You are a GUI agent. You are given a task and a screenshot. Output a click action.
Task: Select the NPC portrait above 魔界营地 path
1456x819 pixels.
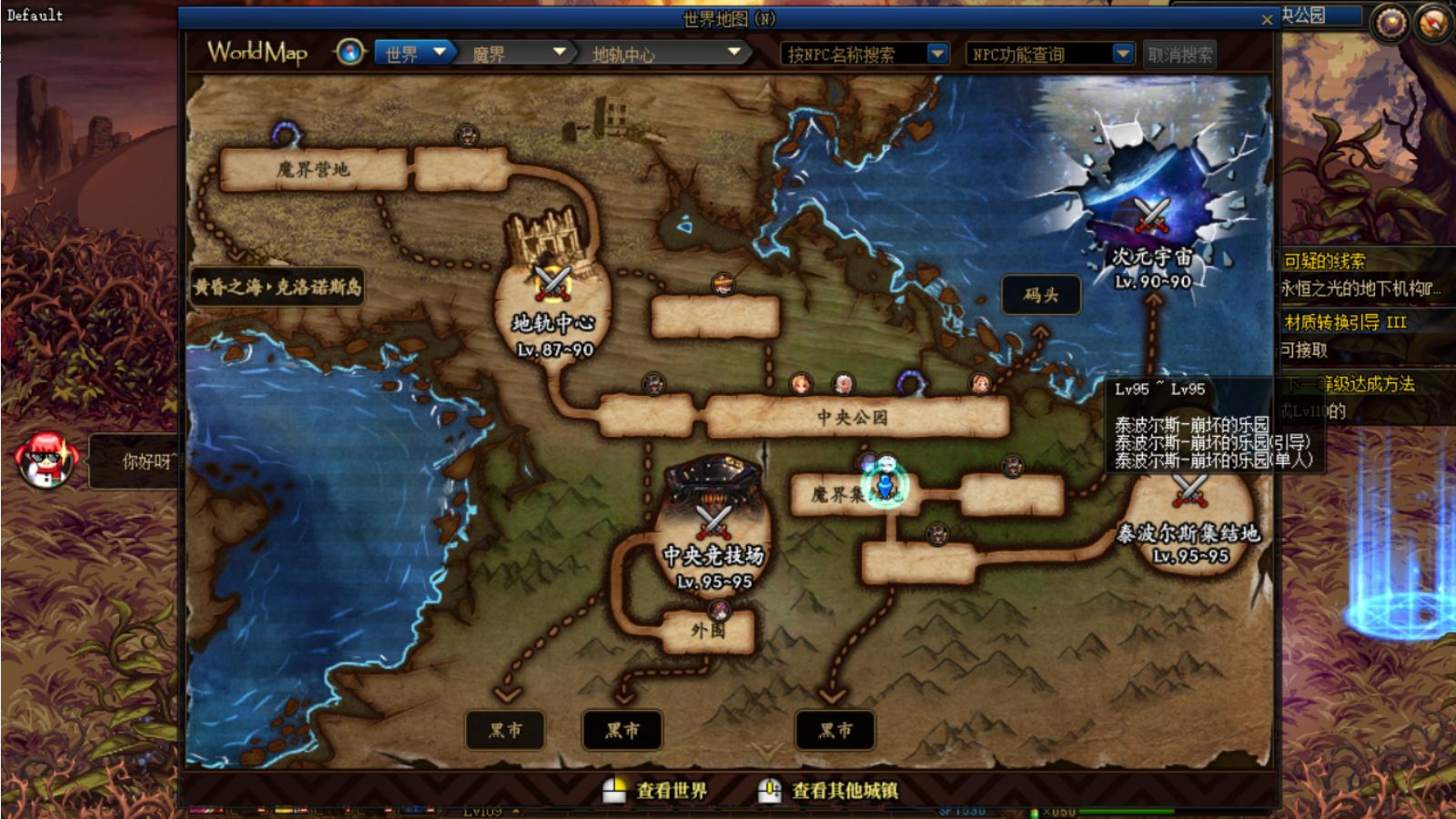coord(466,134)
